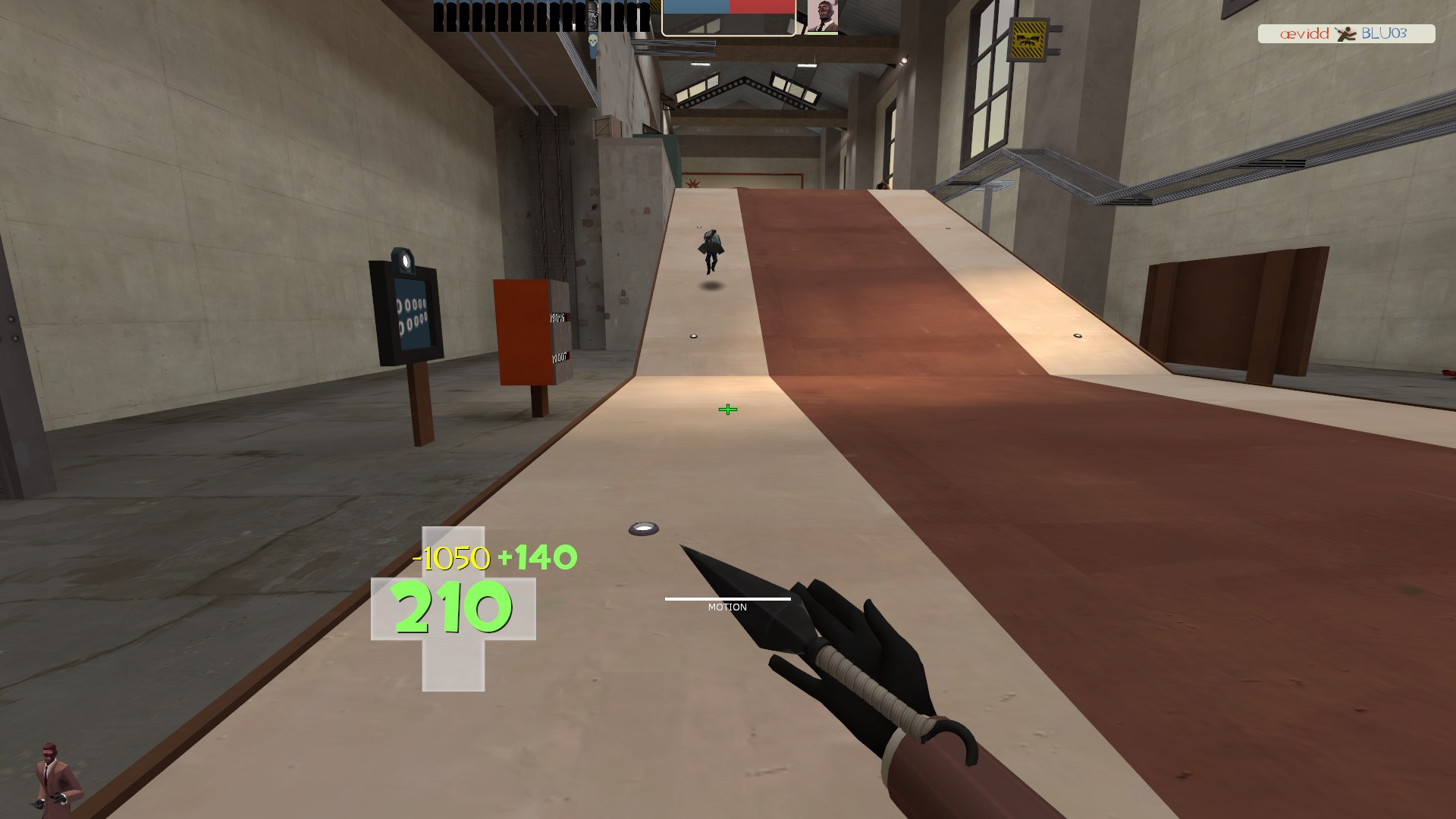
Task: Click the green crosshair at screen center
Action: coord(727,409)
